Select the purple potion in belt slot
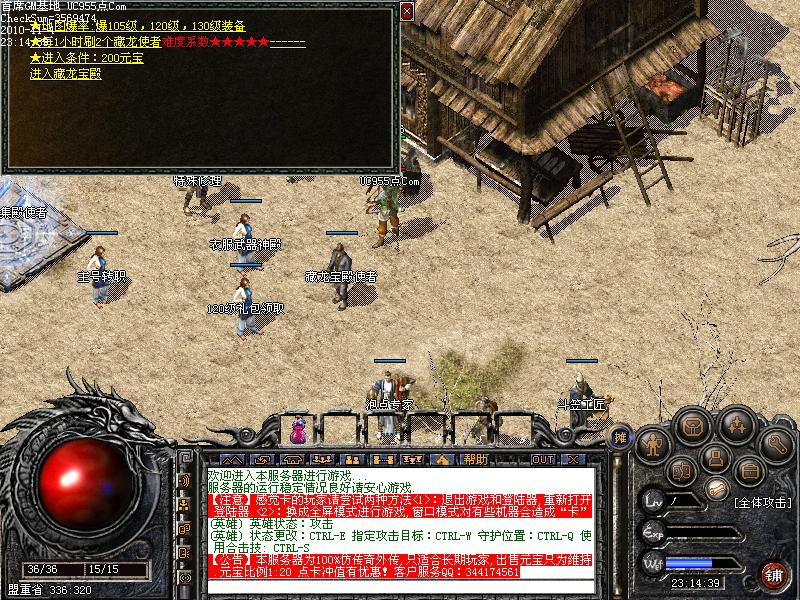800x600 pixels. point(298,431)
